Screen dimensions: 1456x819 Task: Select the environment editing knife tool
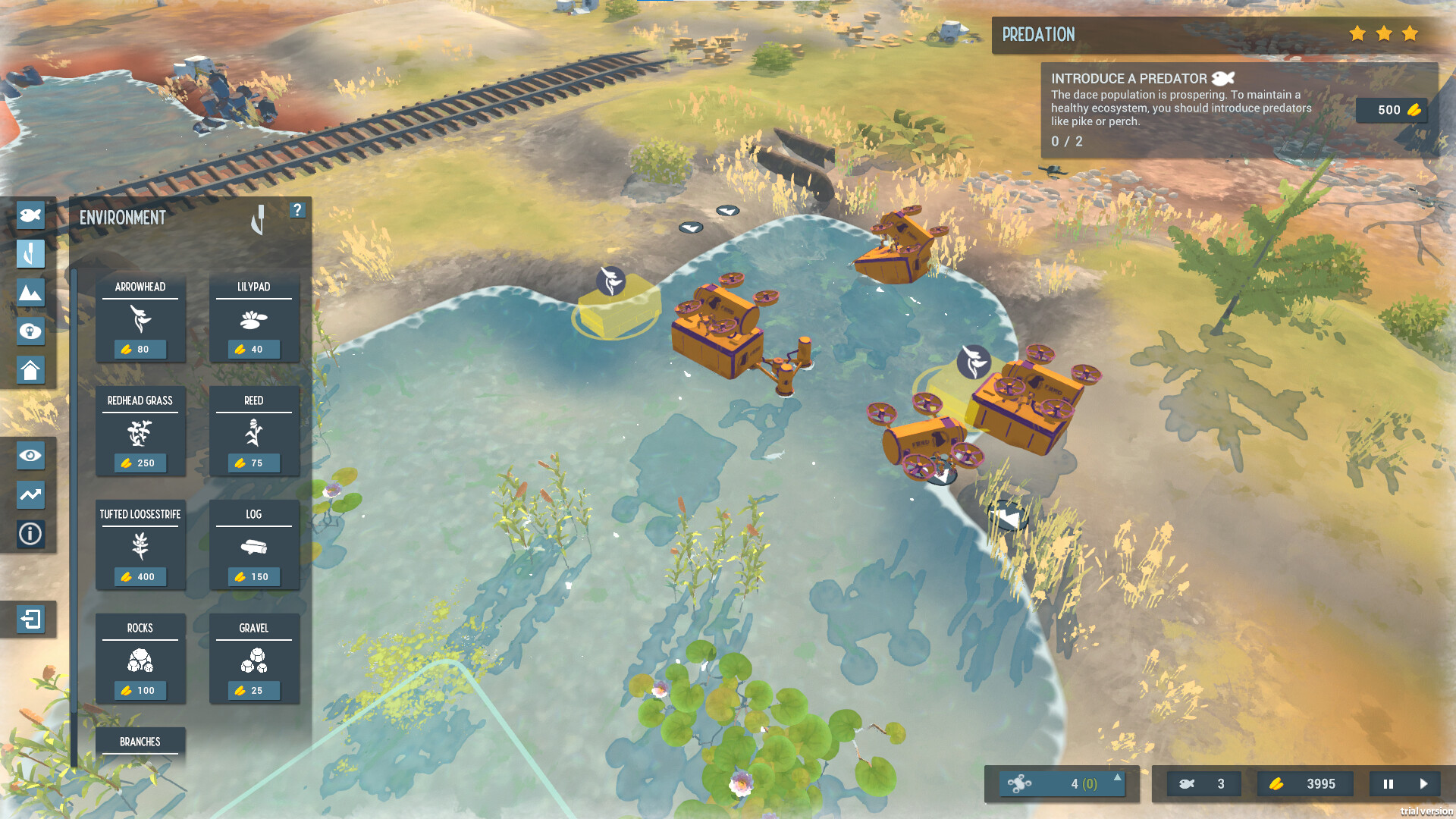point(30,254)
